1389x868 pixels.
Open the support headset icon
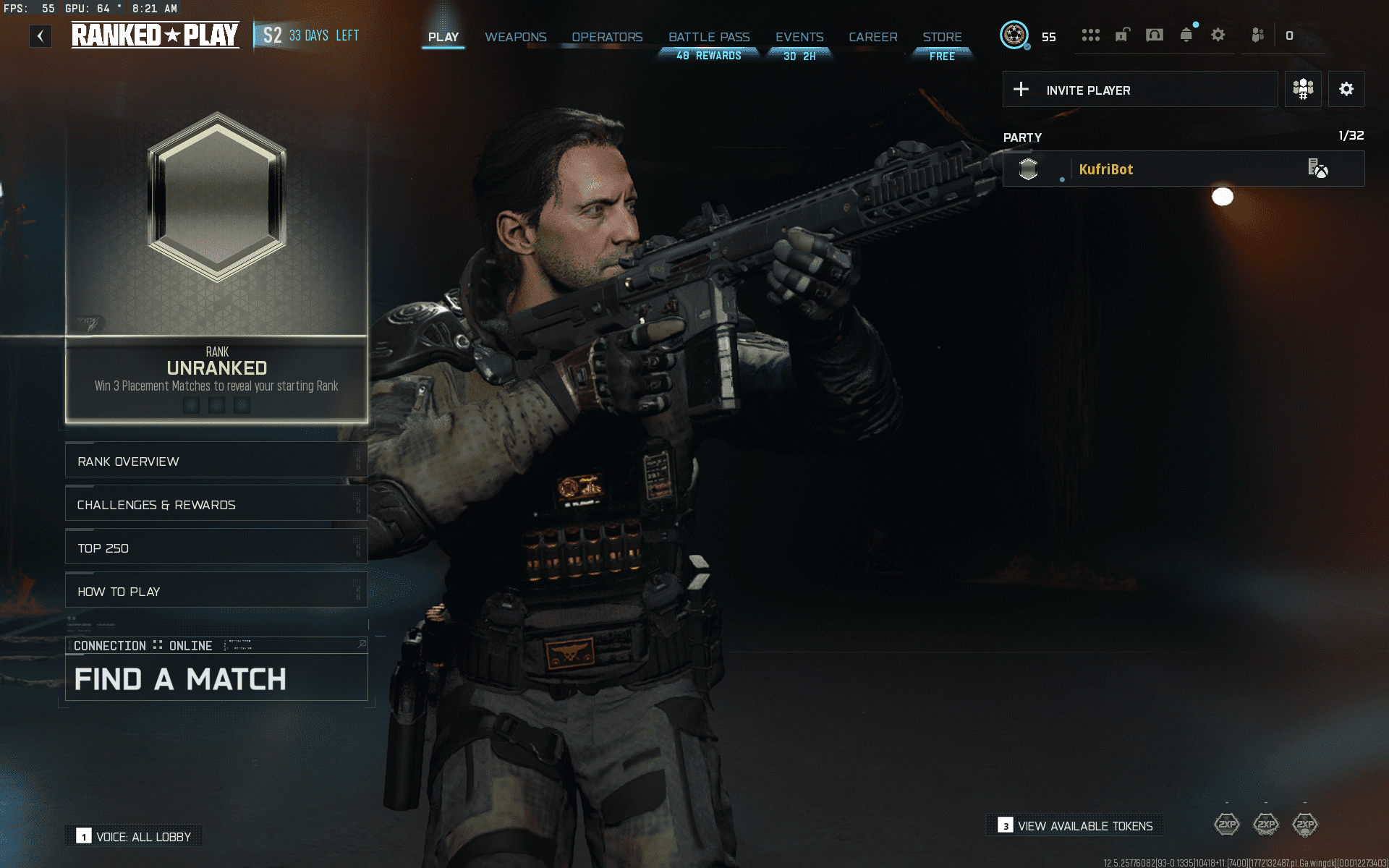click(1155, 35)
